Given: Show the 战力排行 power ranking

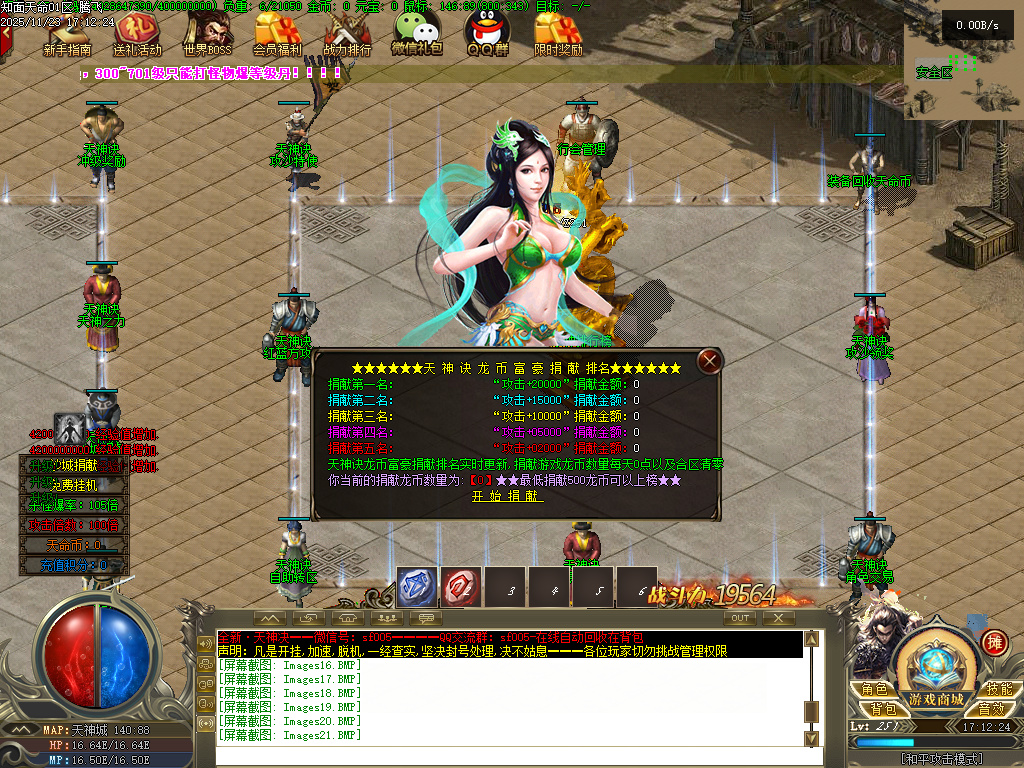Looking at the screenshot, I should click(x=347, y=33).
